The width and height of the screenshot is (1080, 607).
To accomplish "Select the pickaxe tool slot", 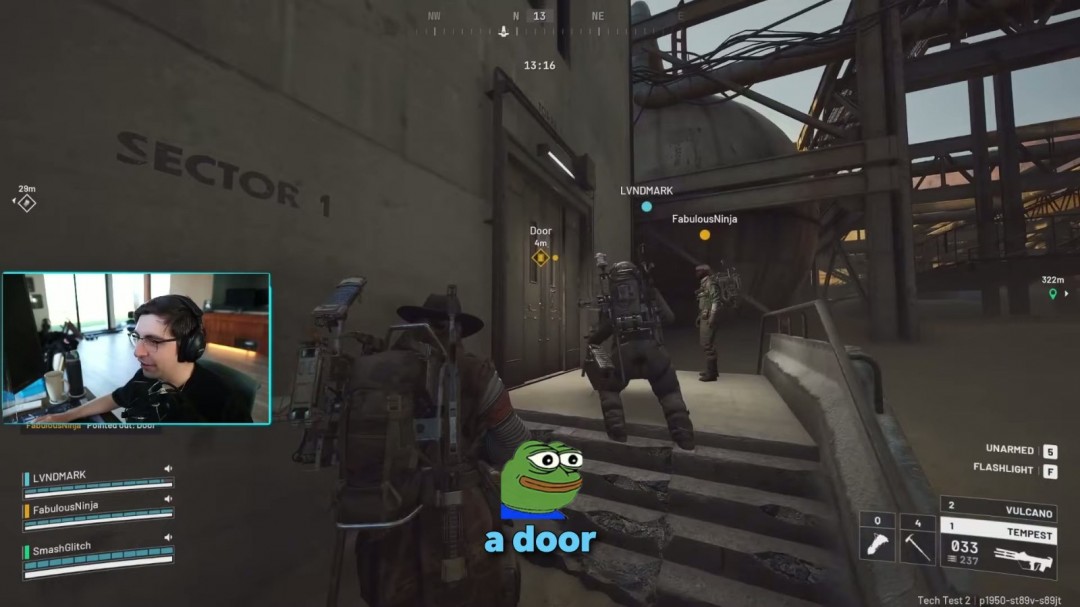I will pos(917,539).
